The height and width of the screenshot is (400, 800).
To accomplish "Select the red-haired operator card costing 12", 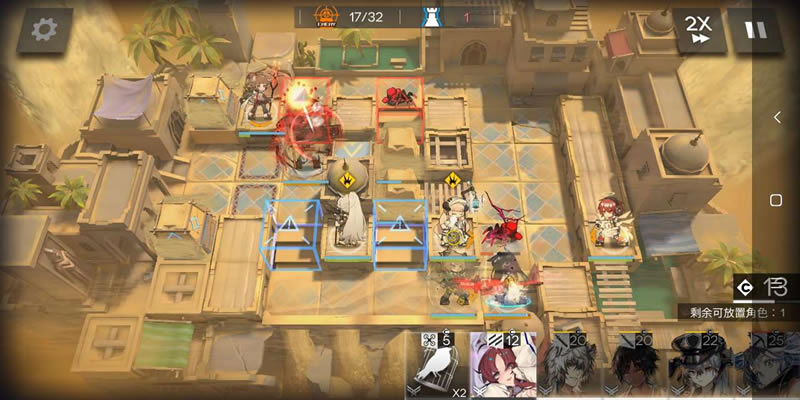I will click(505, 368).
